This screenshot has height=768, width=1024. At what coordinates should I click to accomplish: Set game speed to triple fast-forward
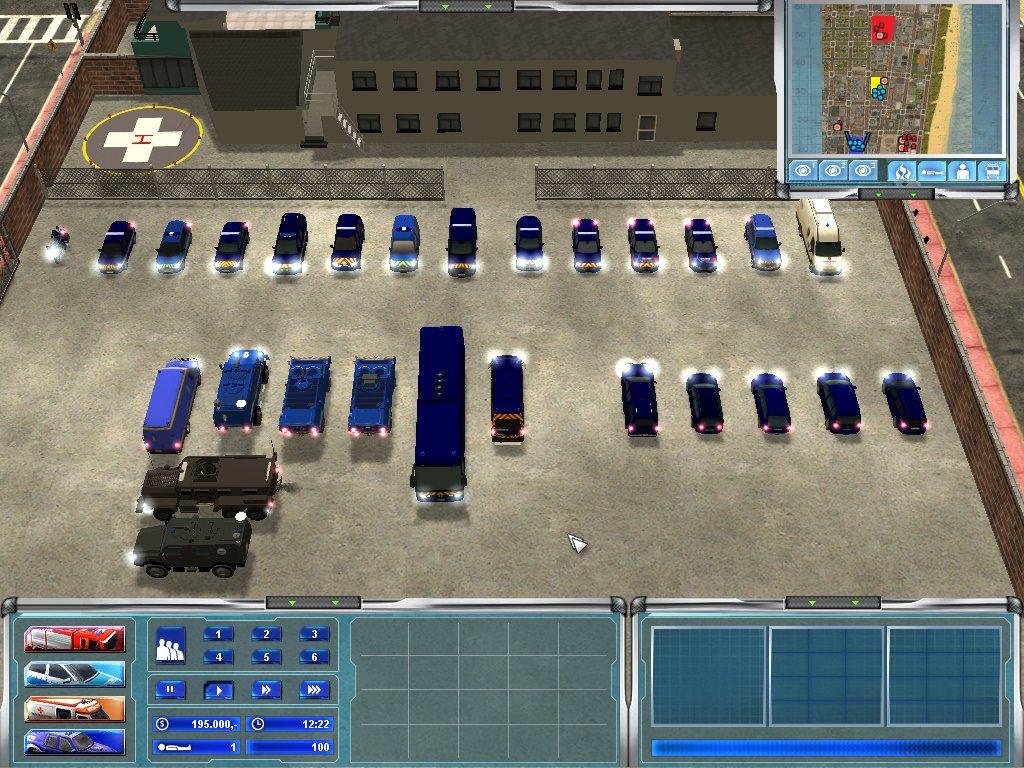click(x=314, y=689)
